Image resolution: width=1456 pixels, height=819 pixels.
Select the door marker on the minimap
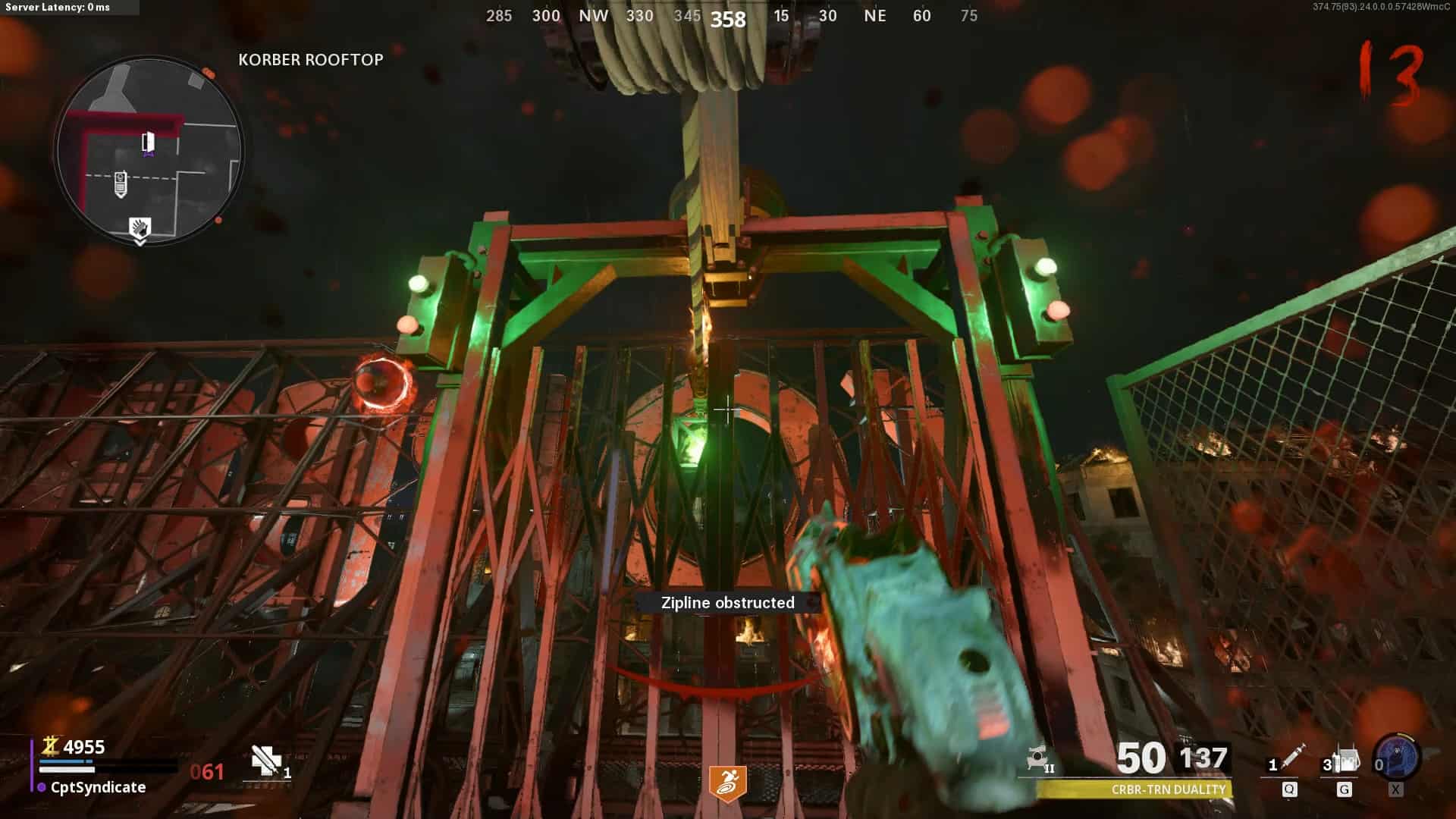149,142
